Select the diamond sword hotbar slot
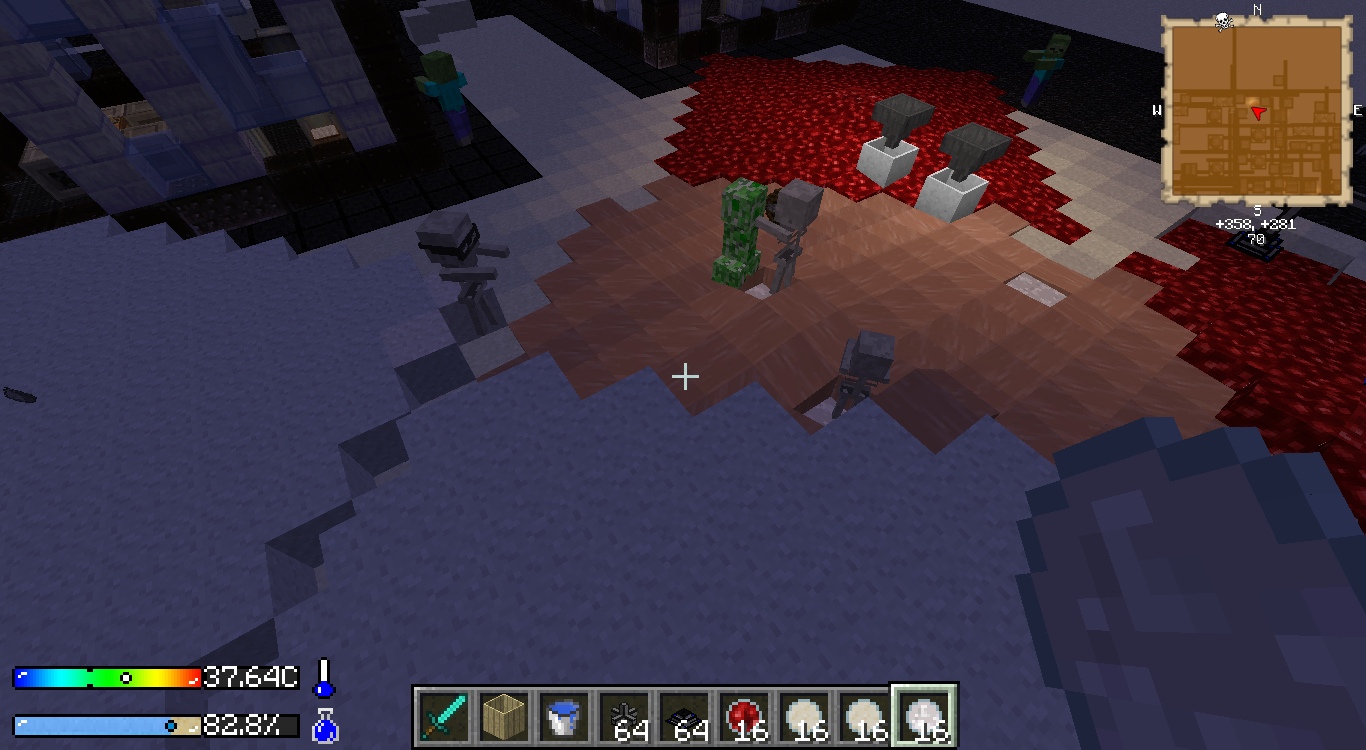This screenshot has height=750, width=1366. point(441,716)
